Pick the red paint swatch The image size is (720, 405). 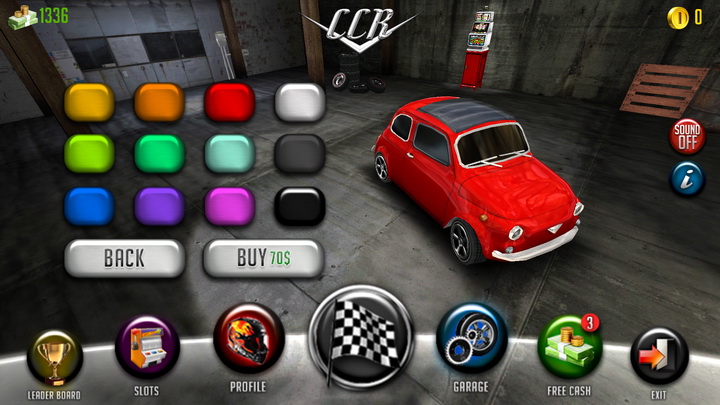(x=230, y=102)
